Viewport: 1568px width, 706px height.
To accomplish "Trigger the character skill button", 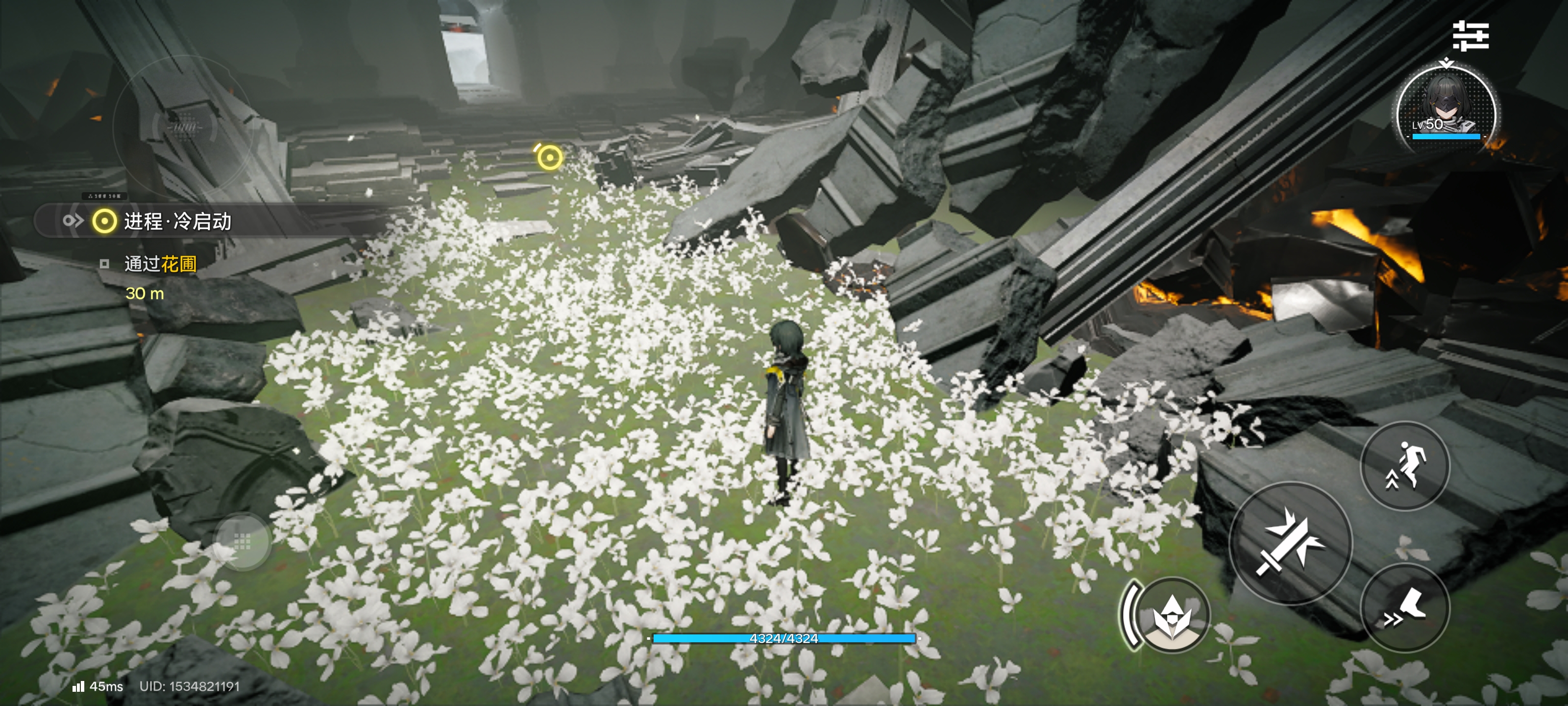I will (x=1171, y=614).
